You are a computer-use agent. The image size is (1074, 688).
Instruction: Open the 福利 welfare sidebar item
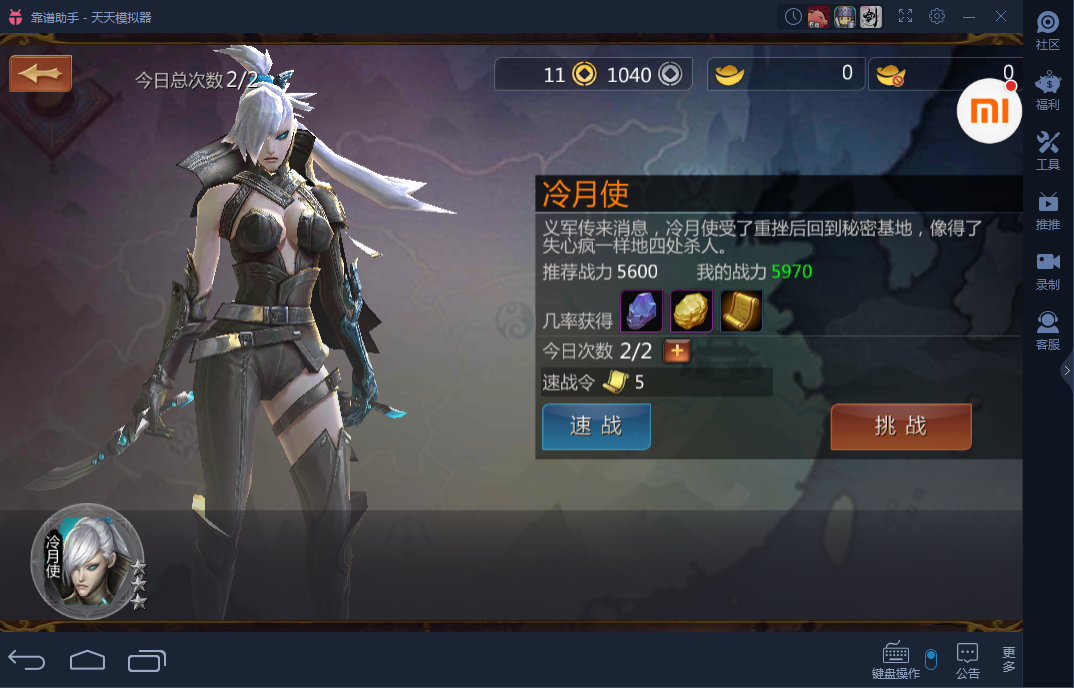click(x=1048, y=91)
